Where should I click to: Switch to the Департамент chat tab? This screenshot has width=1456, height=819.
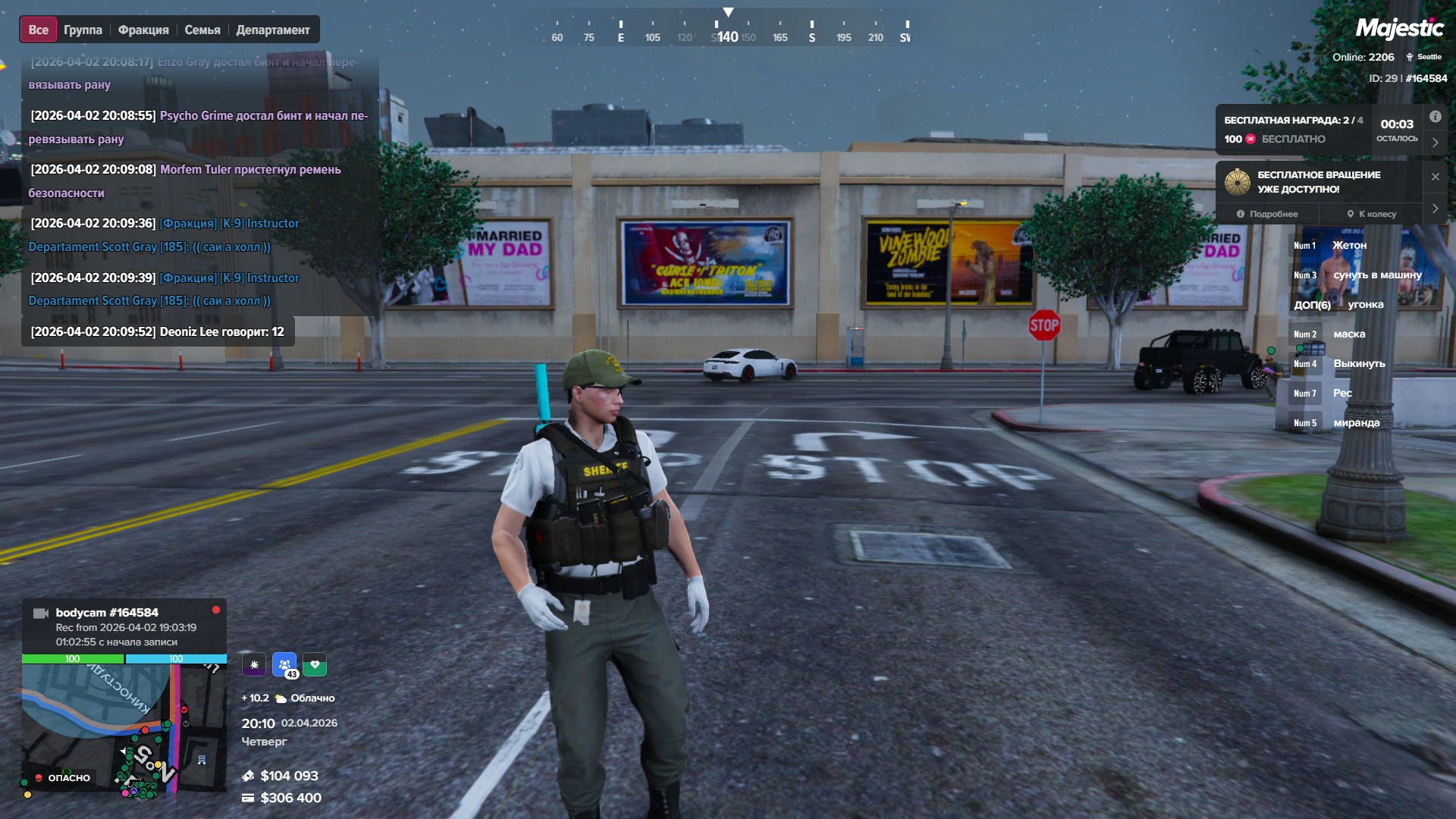tap(273, 30)
